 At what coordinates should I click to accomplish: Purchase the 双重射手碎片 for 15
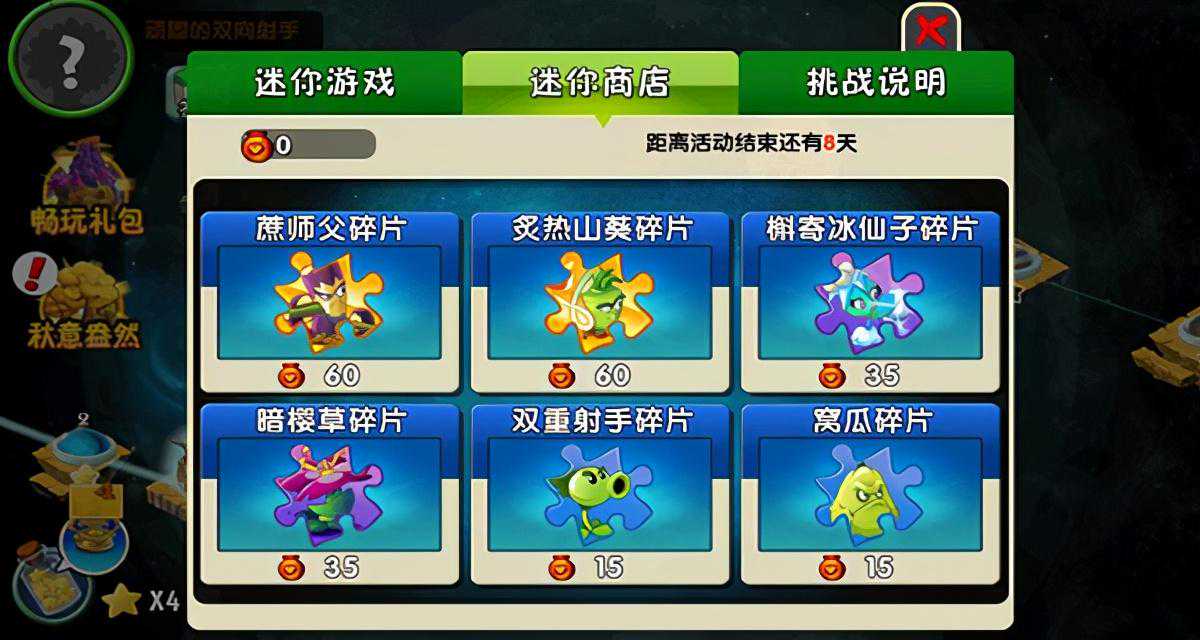[600, 494]
